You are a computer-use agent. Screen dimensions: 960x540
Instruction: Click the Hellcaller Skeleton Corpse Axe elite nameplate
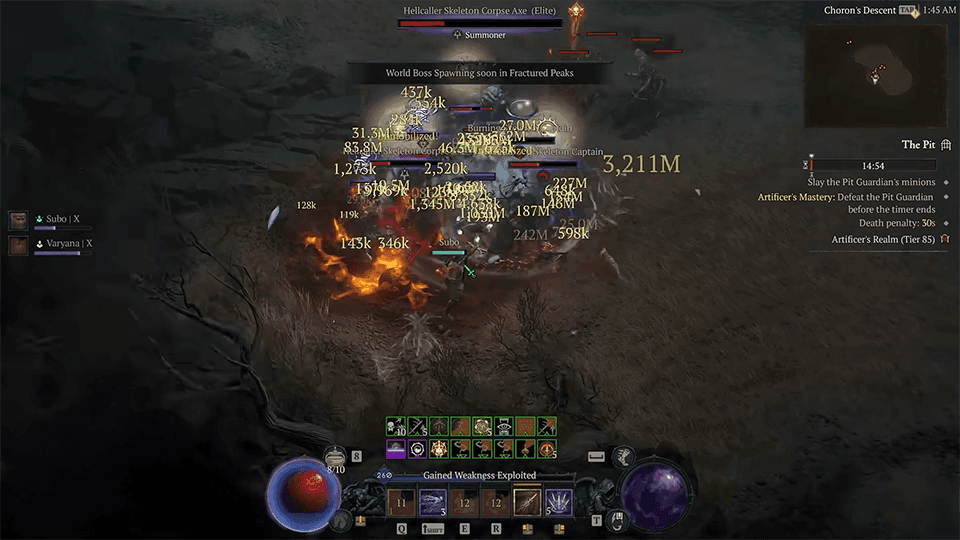click(x=480, y=11)
